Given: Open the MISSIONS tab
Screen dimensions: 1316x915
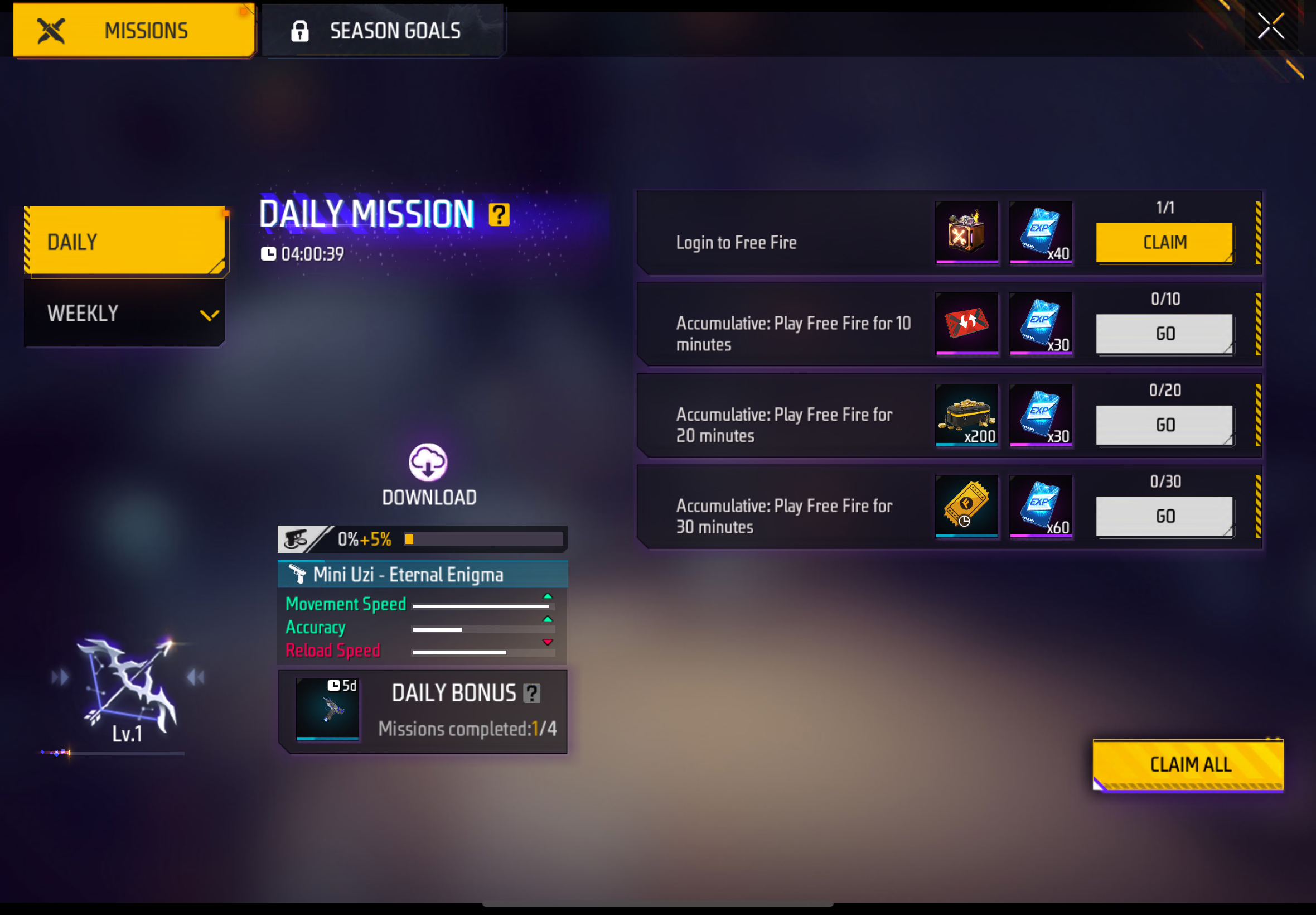Looking at the screenshot, I should pos(134,31).
